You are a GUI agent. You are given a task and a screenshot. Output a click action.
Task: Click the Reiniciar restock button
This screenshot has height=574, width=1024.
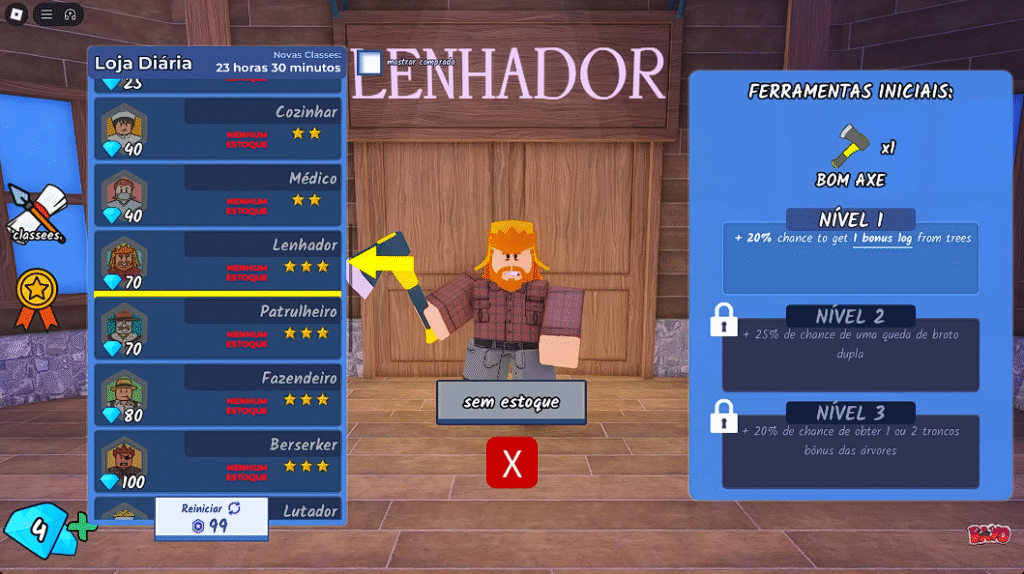[211, 517]
